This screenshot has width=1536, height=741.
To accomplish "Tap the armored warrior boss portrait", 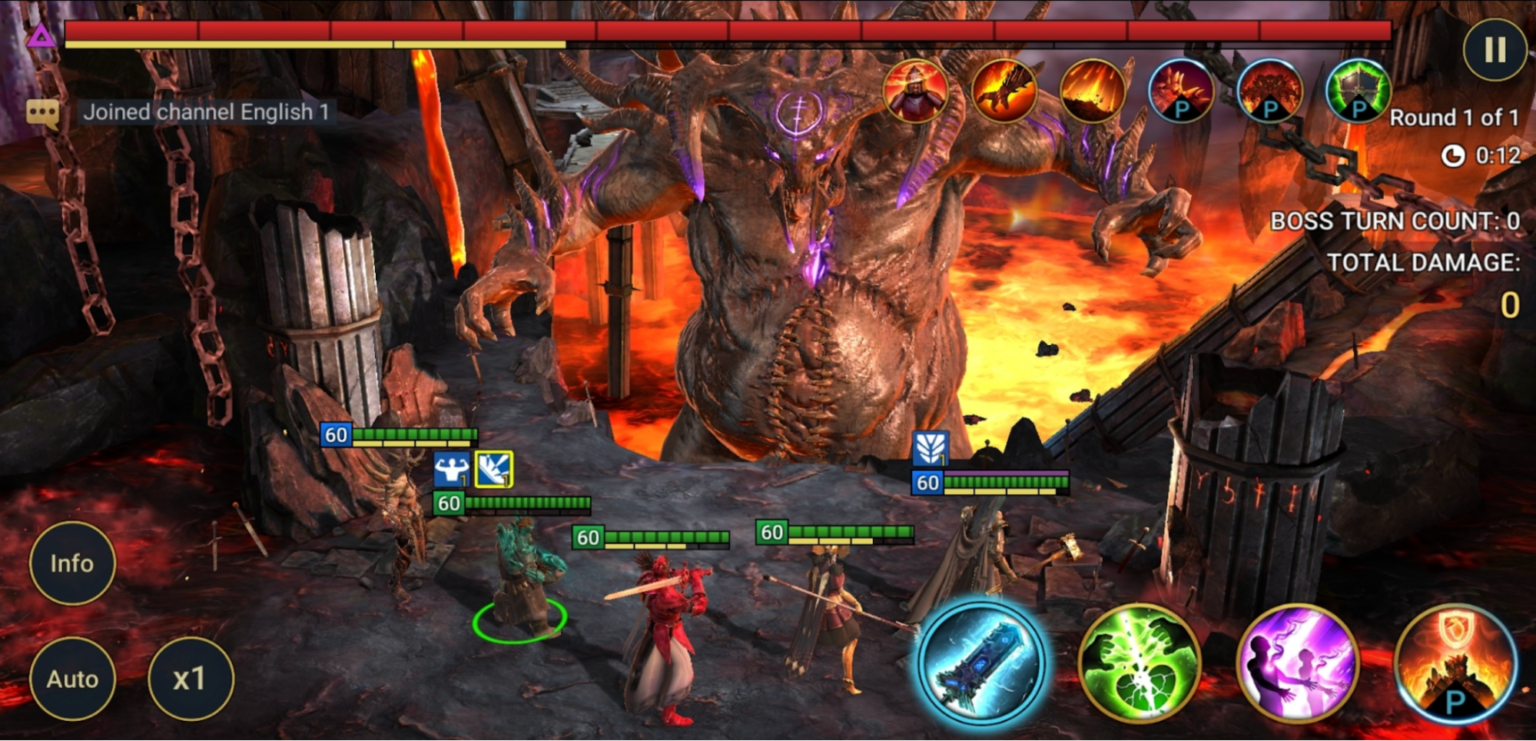I will coord(917,92).
